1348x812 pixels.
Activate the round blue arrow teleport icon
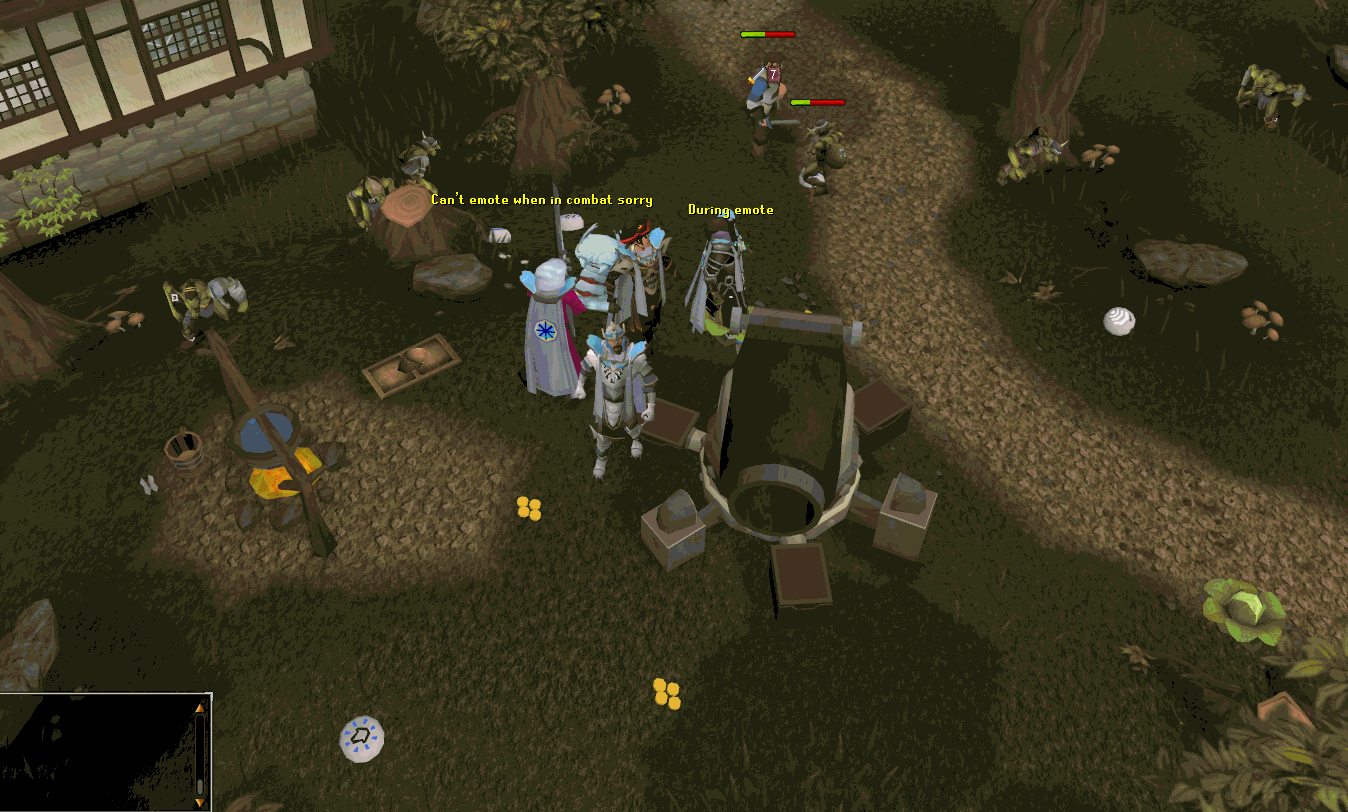pos(361,739)
